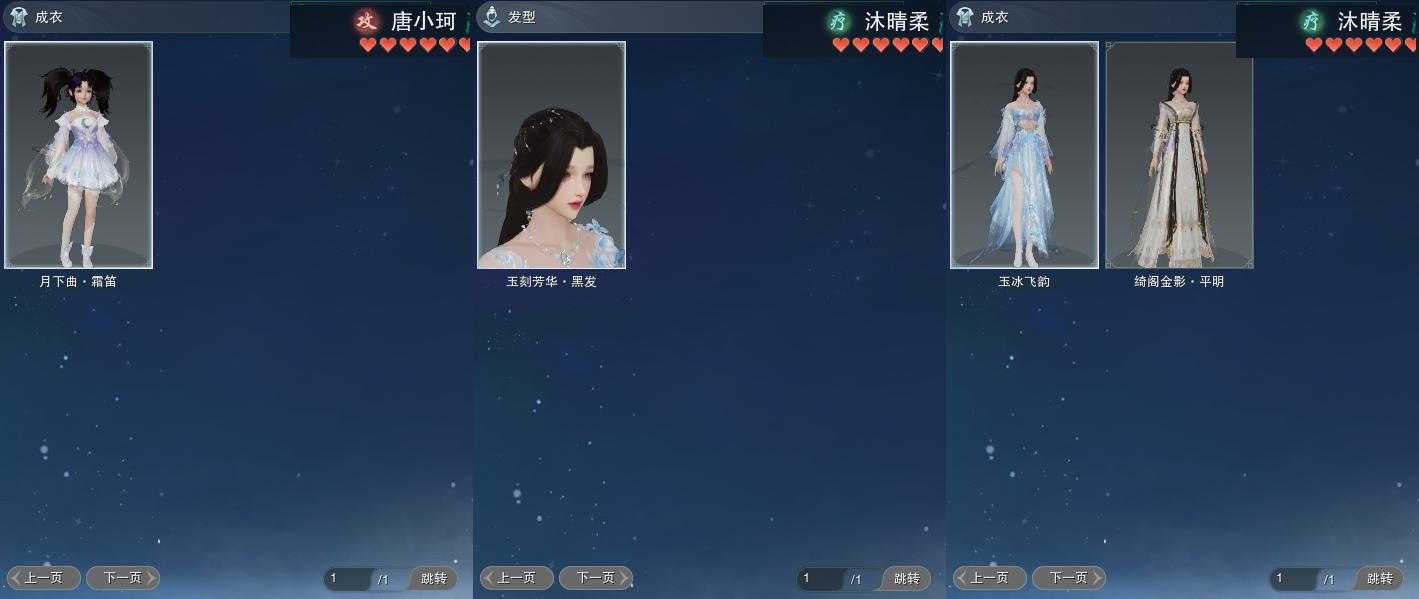The width and height of the screenshot is (1419, 599).
Task: Hit 跳转 below the 绮阁金影·平明 outfit list
Action: 1379,579
